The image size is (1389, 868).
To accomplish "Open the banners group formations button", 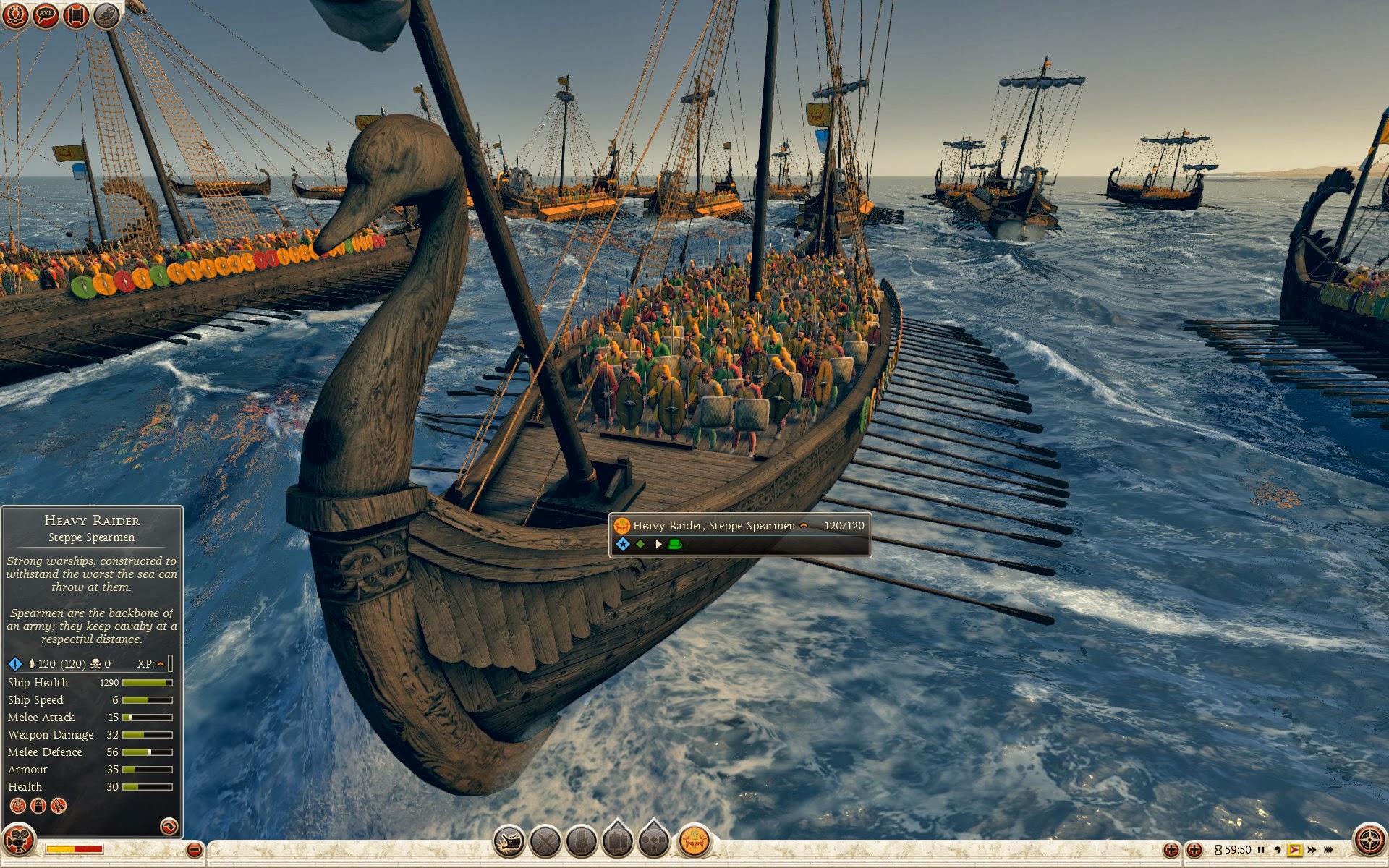I will tap(618, 841).
